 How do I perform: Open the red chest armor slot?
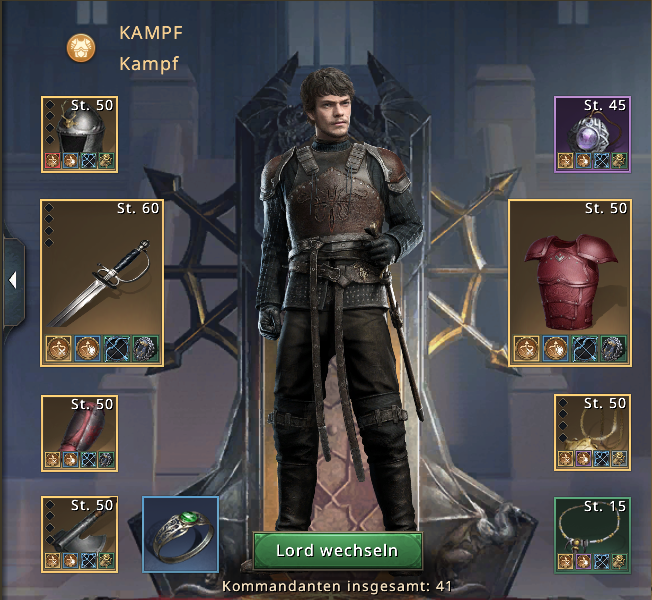tap(569, 281)
